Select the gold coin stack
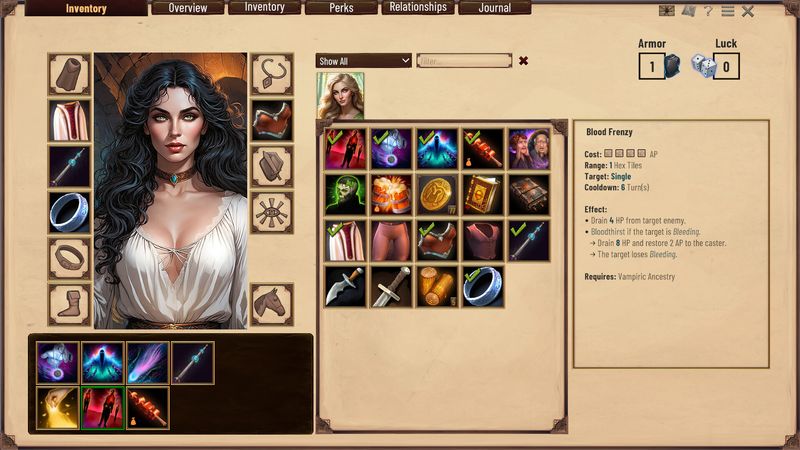This screenshot has height=450, width=800. pyautogui.click(x=437, y=194)
